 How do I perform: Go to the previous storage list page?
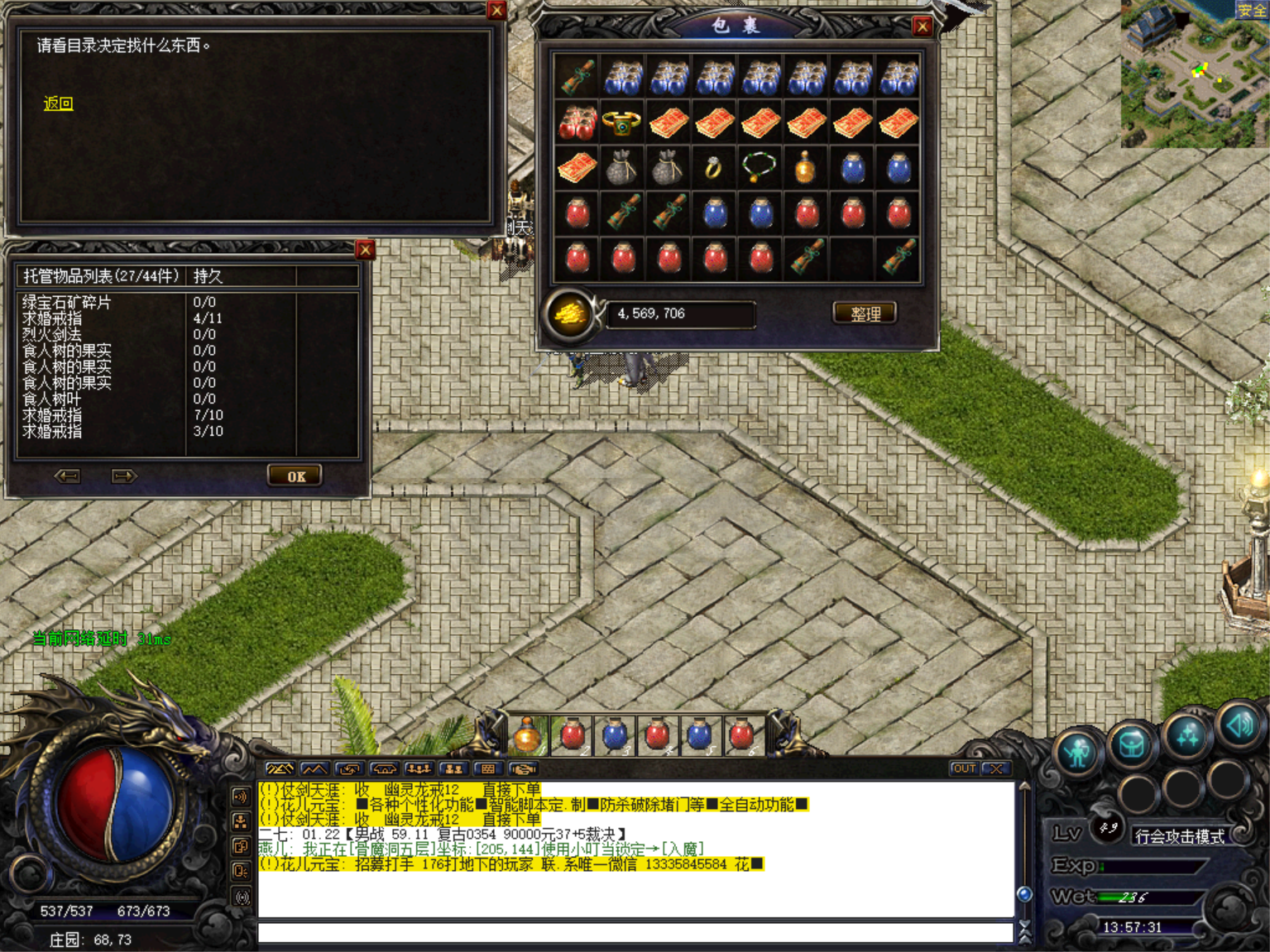click(67, 476)
